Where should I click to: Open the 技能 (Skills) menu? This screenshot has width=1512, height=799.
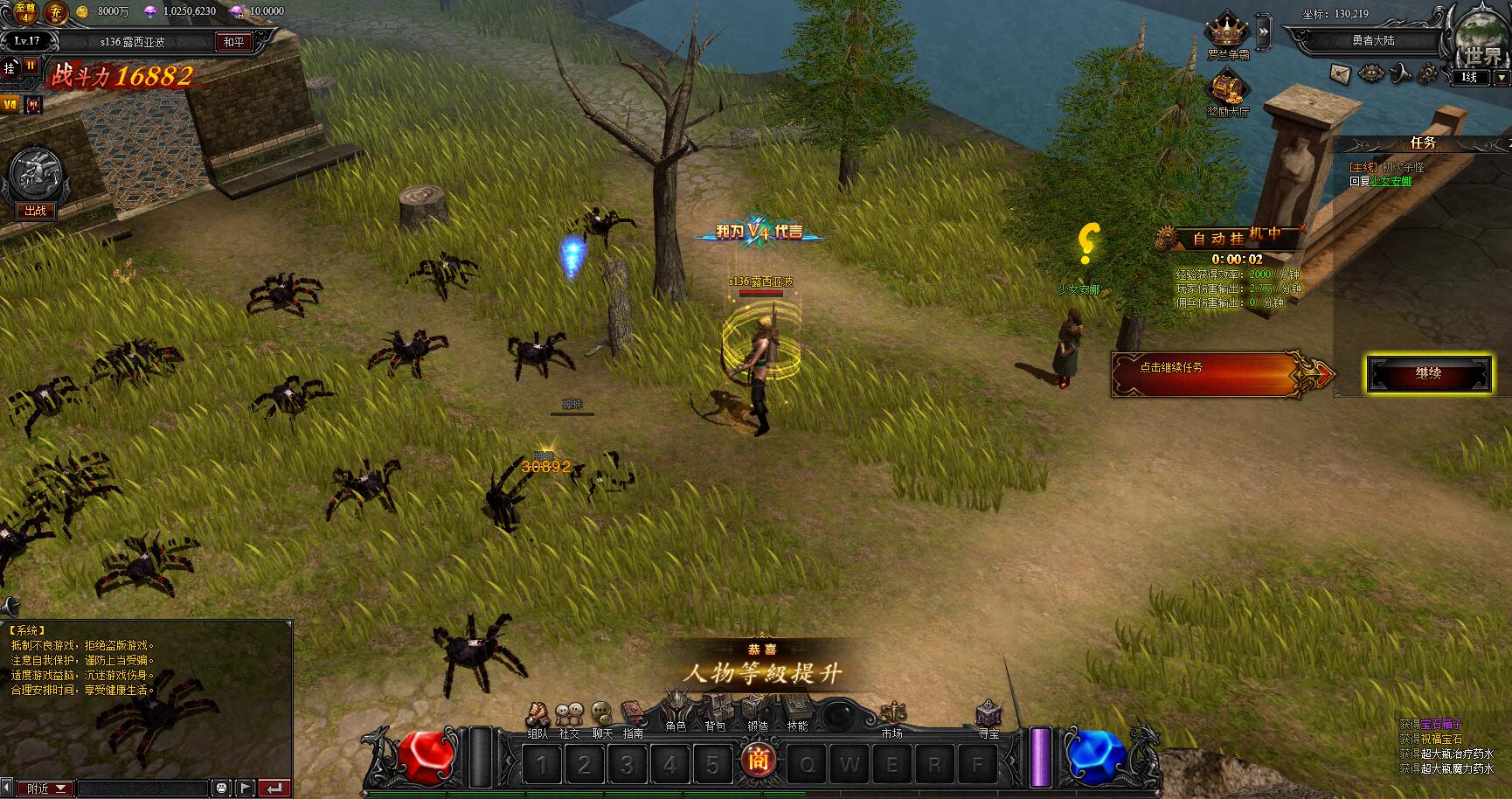click(796, 708)
